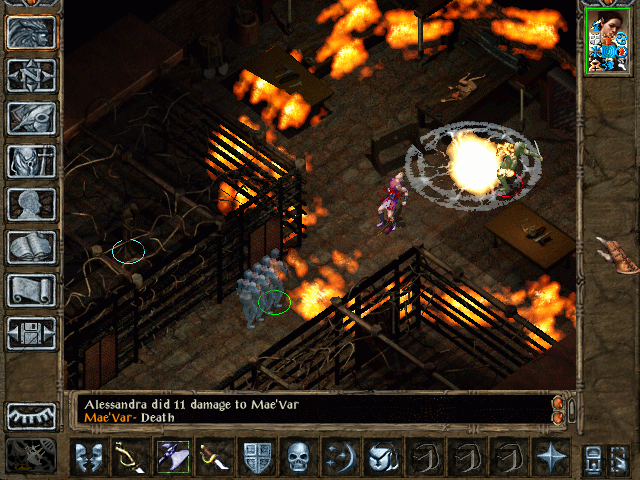Open the area map screen
Image resolution: width=640 pixels, height=480 pixels.
[x=31, y=74]
